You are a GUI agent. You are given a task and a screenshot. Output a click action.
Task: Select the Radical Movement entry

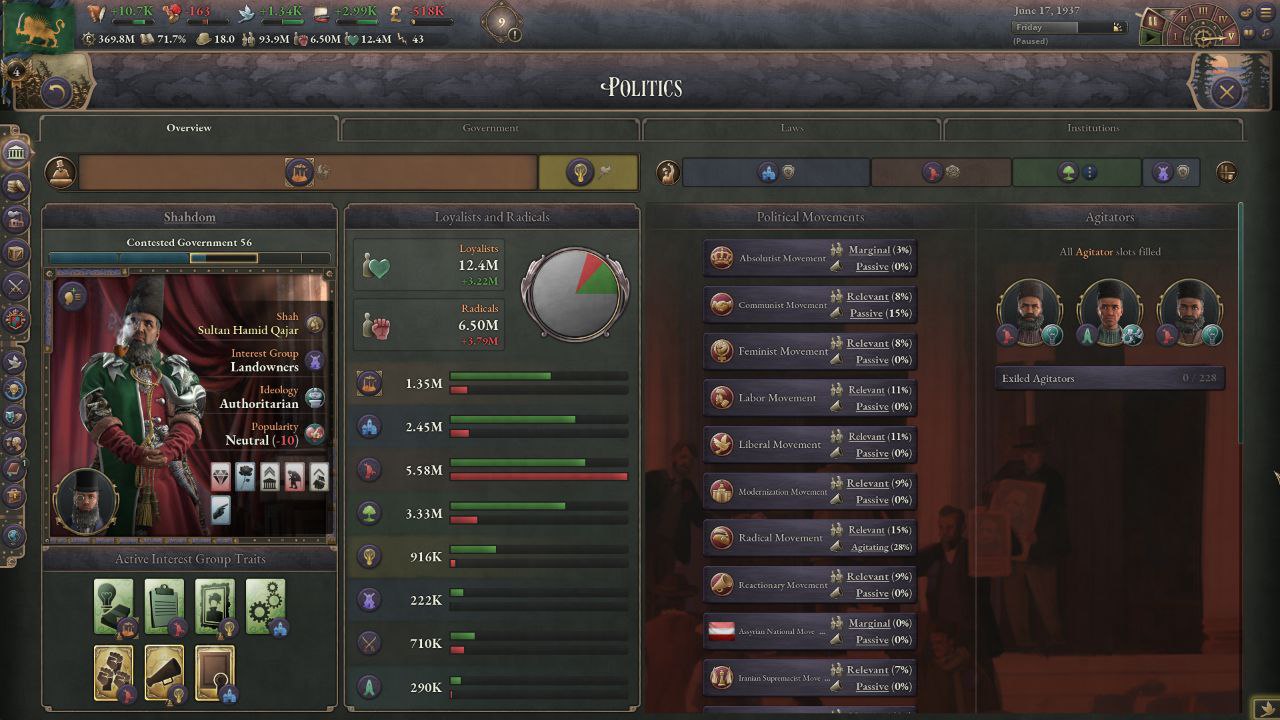[x=770, y=538]
